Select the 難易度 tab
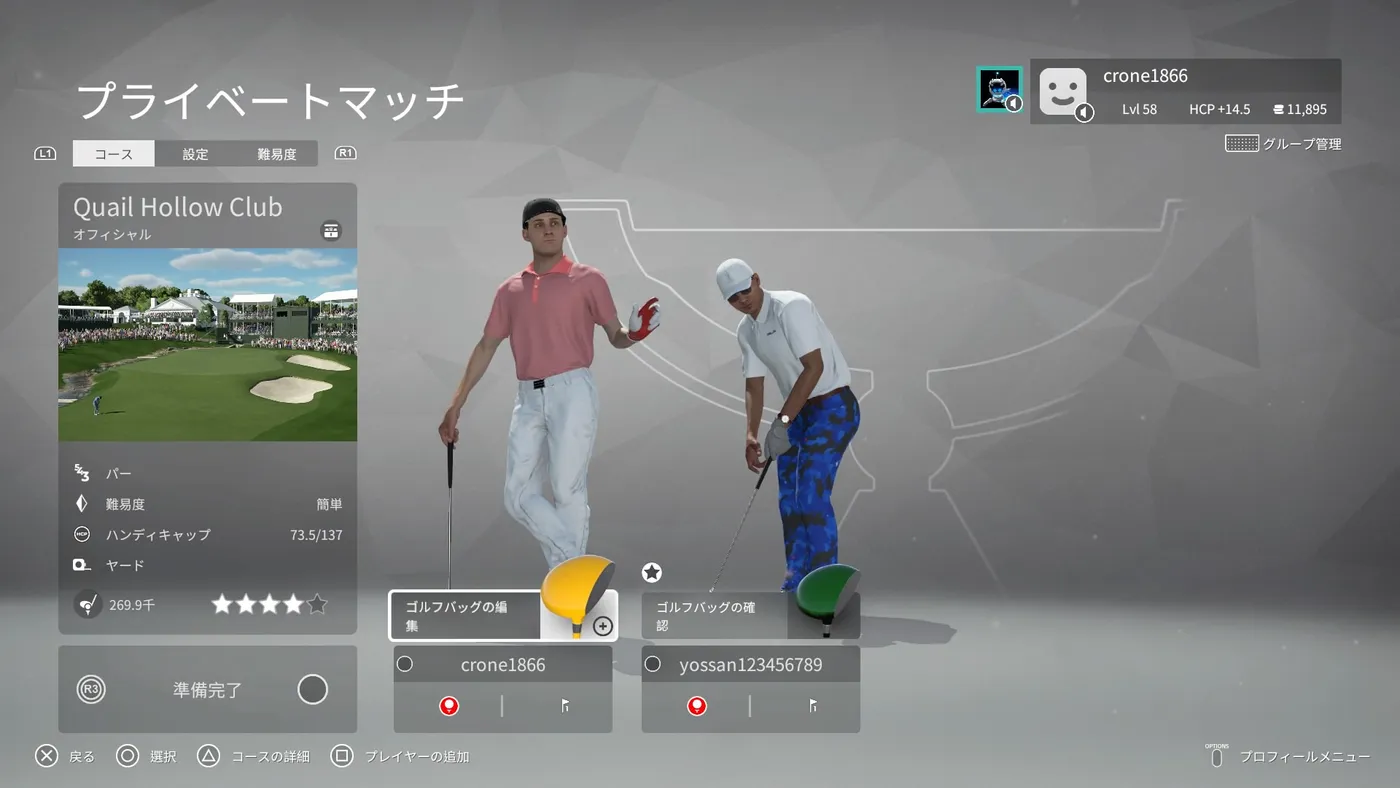 (x=276, y=154)
